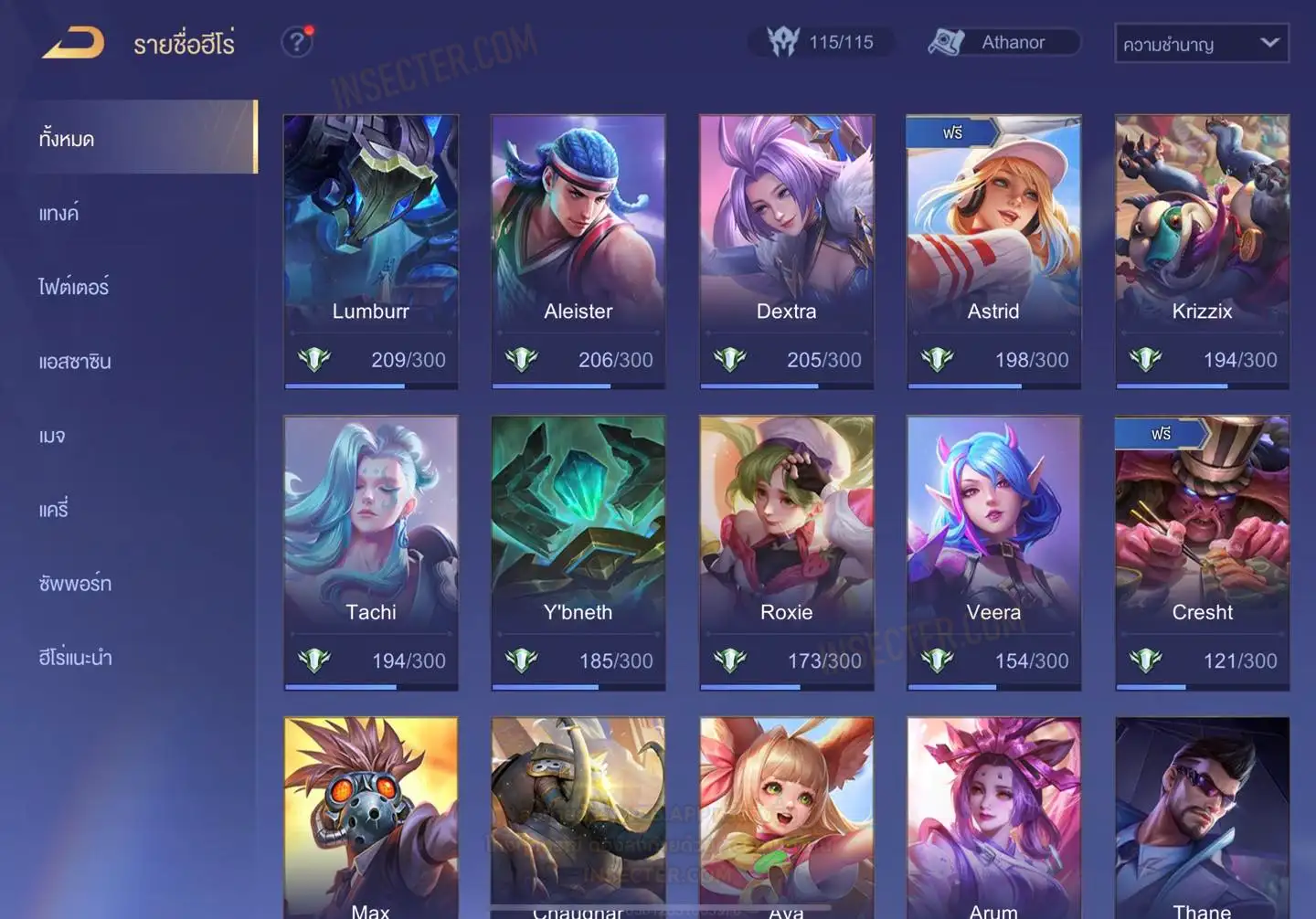Open Dextra's hero card

click(x=786, y=251)
